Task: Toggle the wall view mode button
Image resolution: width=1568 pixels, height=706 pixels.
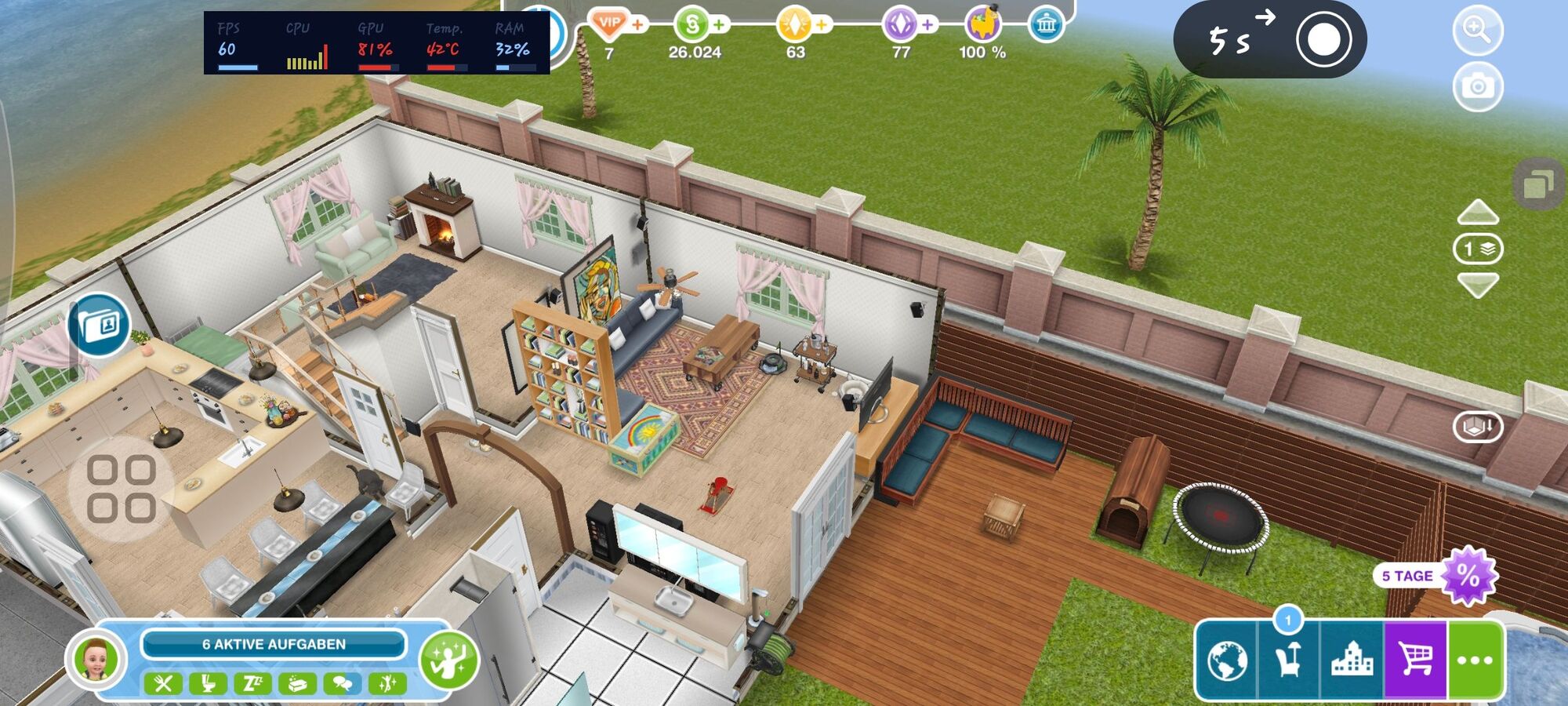Action: click(x=1478, y=427)
